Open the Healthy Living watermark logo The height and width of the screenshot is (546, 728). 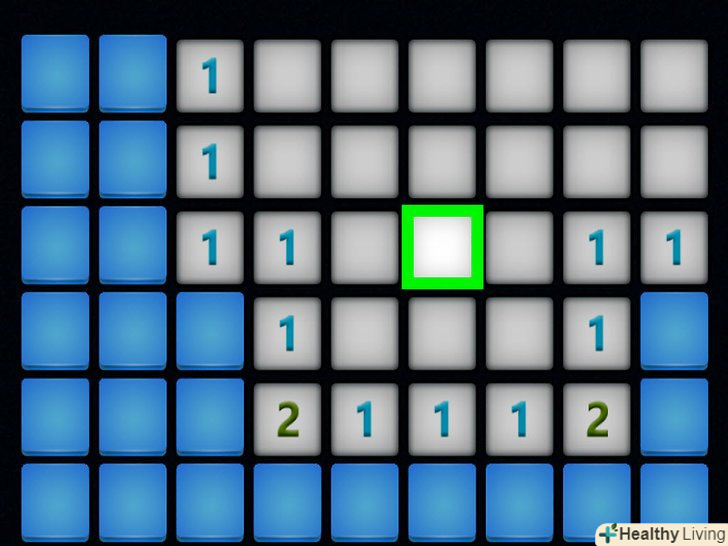[x=661, y=533]
